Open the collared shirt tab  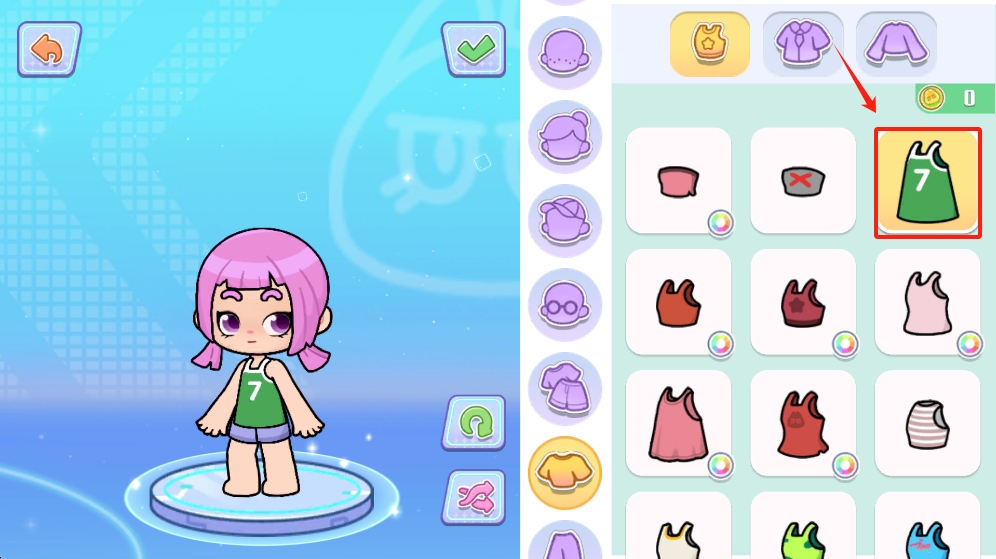[x=802, y=44]
